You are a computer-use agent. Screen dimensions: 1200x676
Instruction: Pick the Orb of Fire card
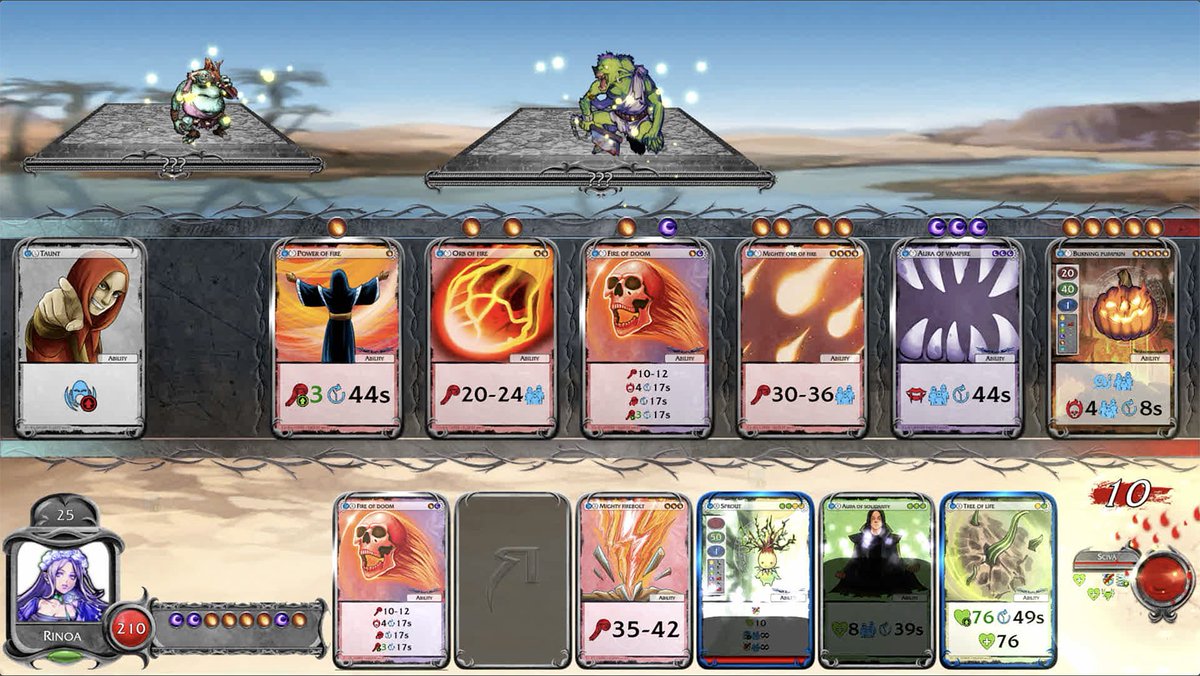pos(492,338)
